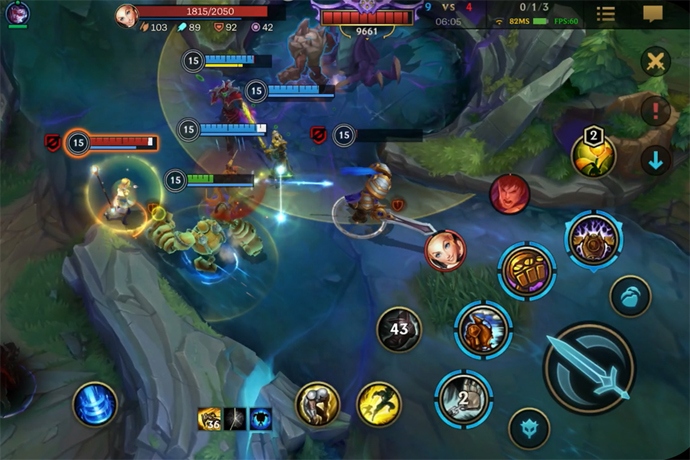The height and width of the screenshot is (460, 690).
Task: Tap the tower target attack button
Action: pos(529,429)
